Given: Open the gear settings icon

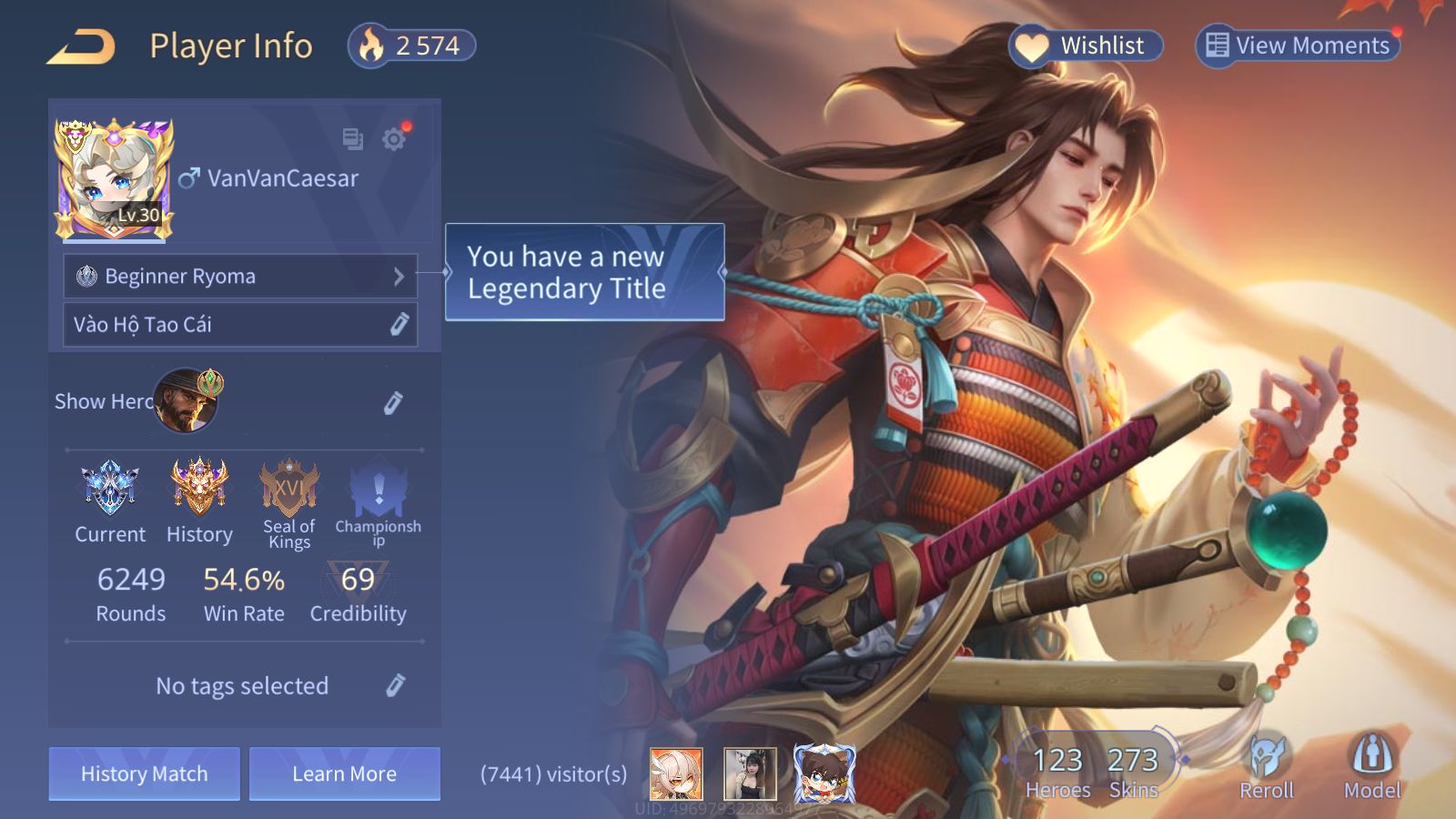Looking at the screenshot, I should click(394, 139).
